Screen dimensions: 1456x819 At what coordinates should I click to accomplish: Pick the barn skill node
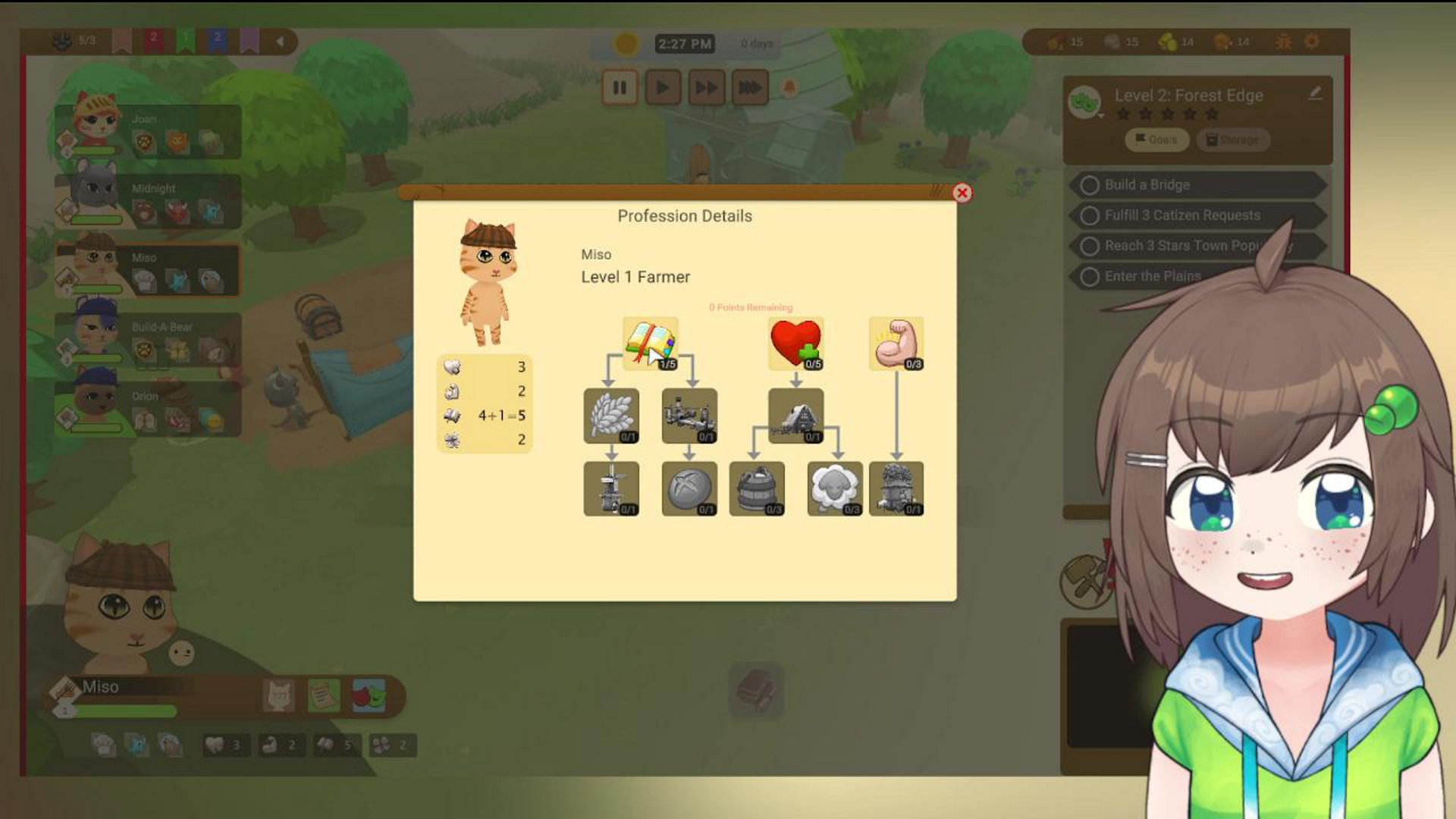click(795, 416)
